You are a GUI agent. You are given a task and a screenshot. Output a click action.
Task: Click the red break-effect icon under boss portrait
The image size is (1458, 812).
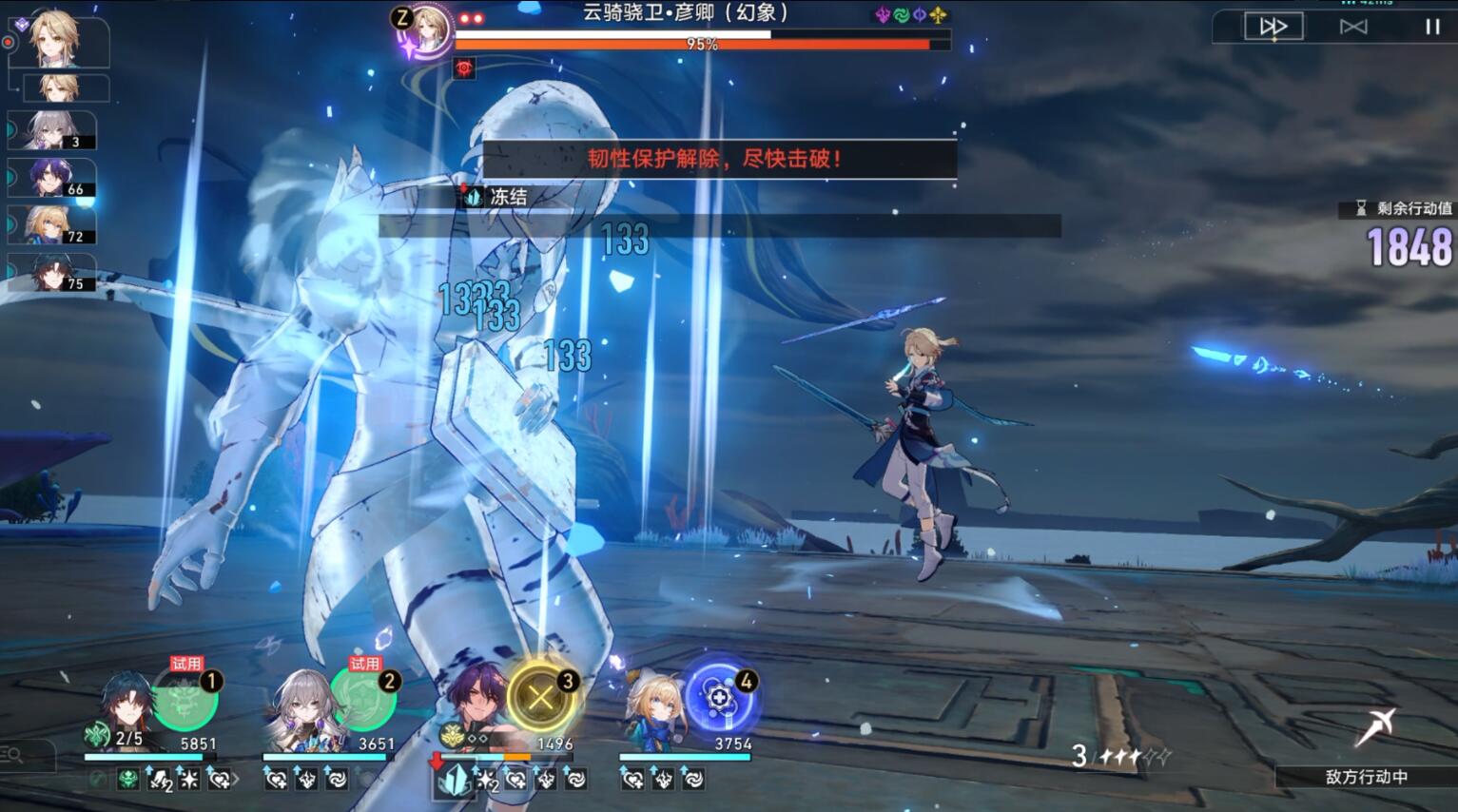[463, 67]
